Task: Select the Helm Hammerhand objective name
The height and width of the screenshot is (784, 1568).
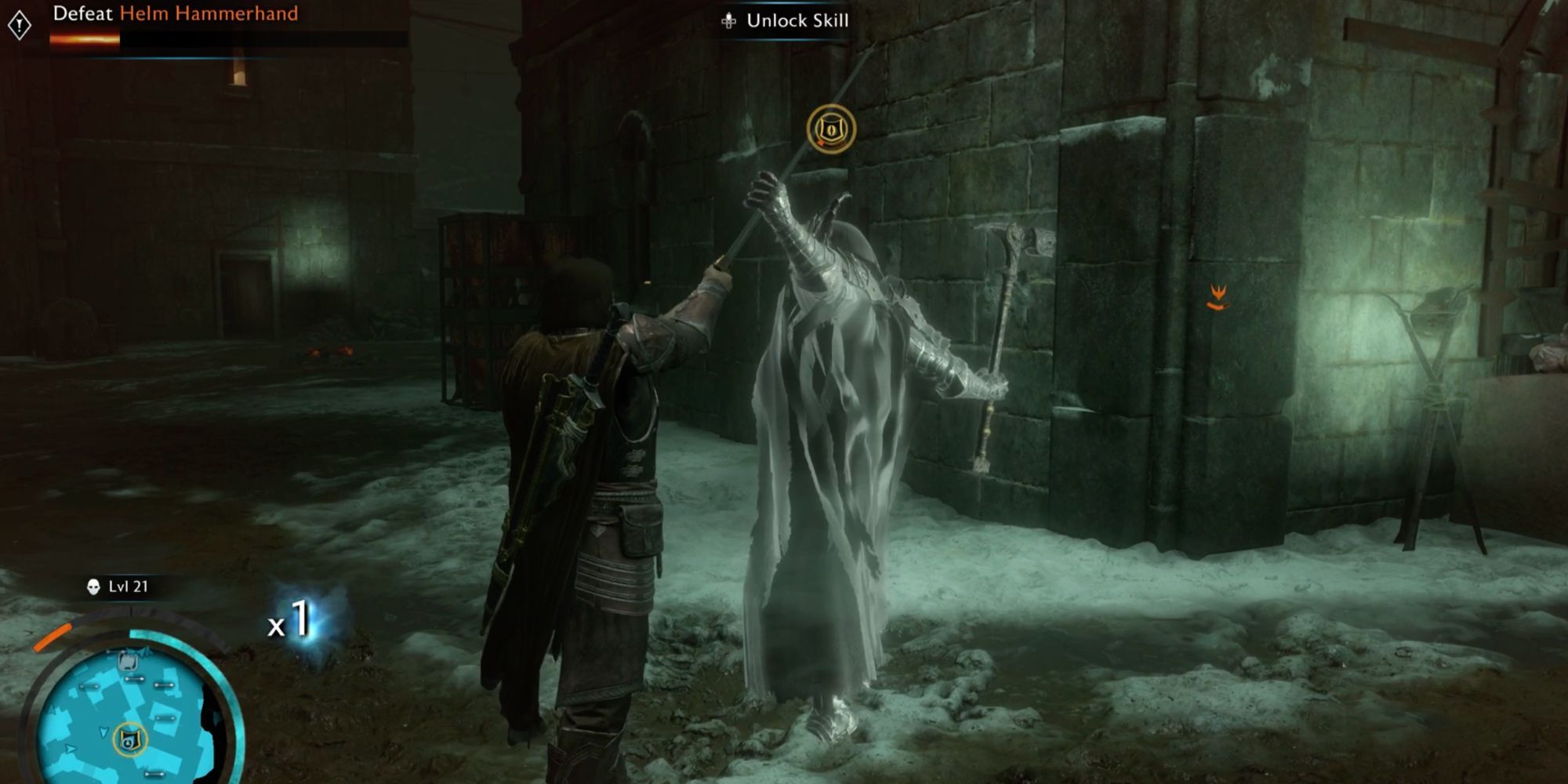Action: (x=209, y=13)
